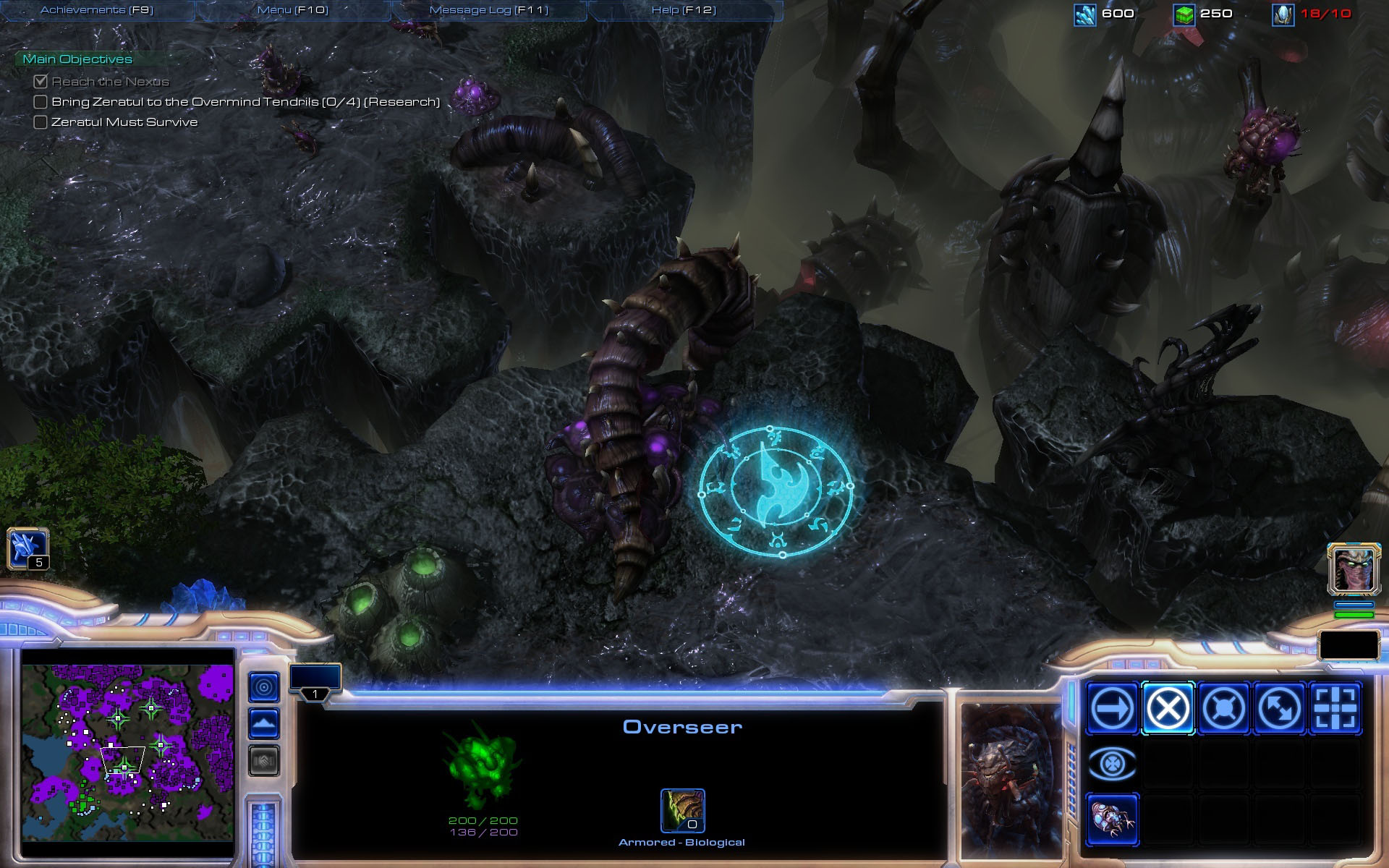
Task: Toggle the minimap terrain view
Action: pos(264,723)
